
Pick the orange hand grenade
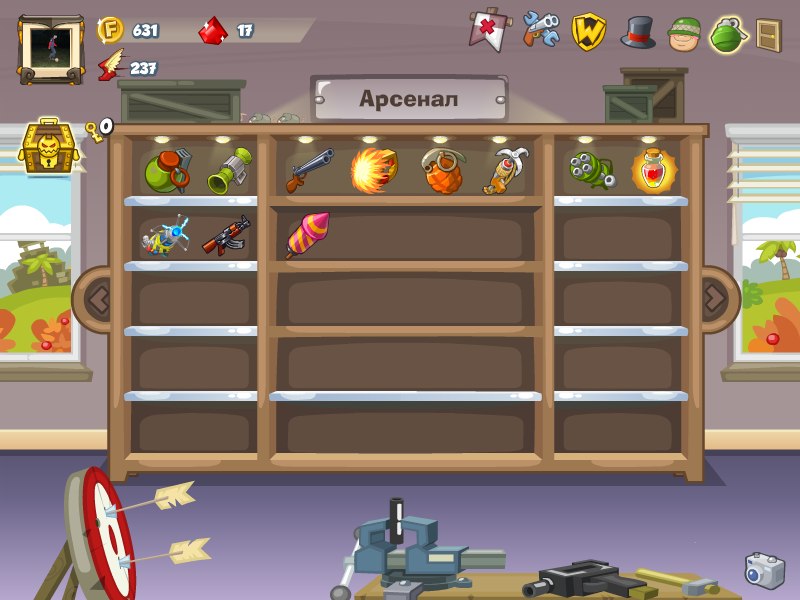click(x=440, y=171)
